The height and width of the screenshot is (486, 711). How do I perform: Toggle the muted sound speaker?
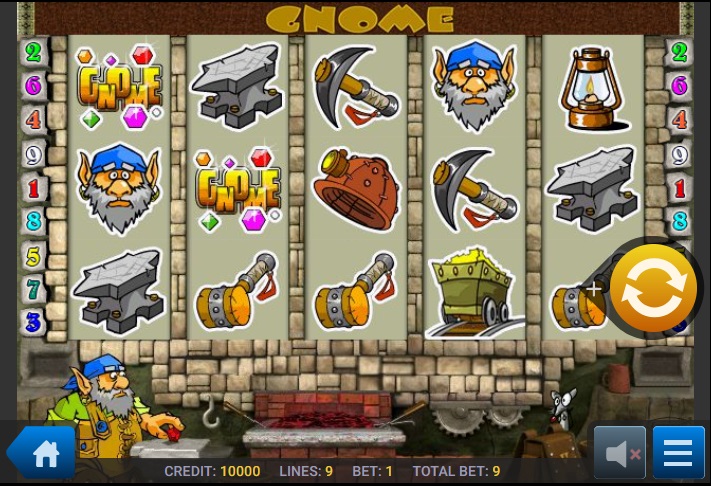click(620, 454)
